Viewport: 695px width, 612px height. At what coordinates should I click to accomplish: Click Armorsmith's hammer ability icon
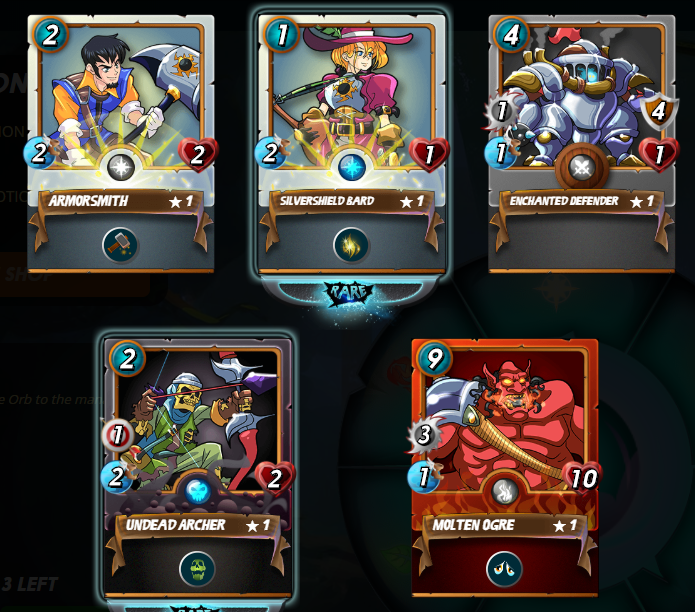tap(121, 244)
